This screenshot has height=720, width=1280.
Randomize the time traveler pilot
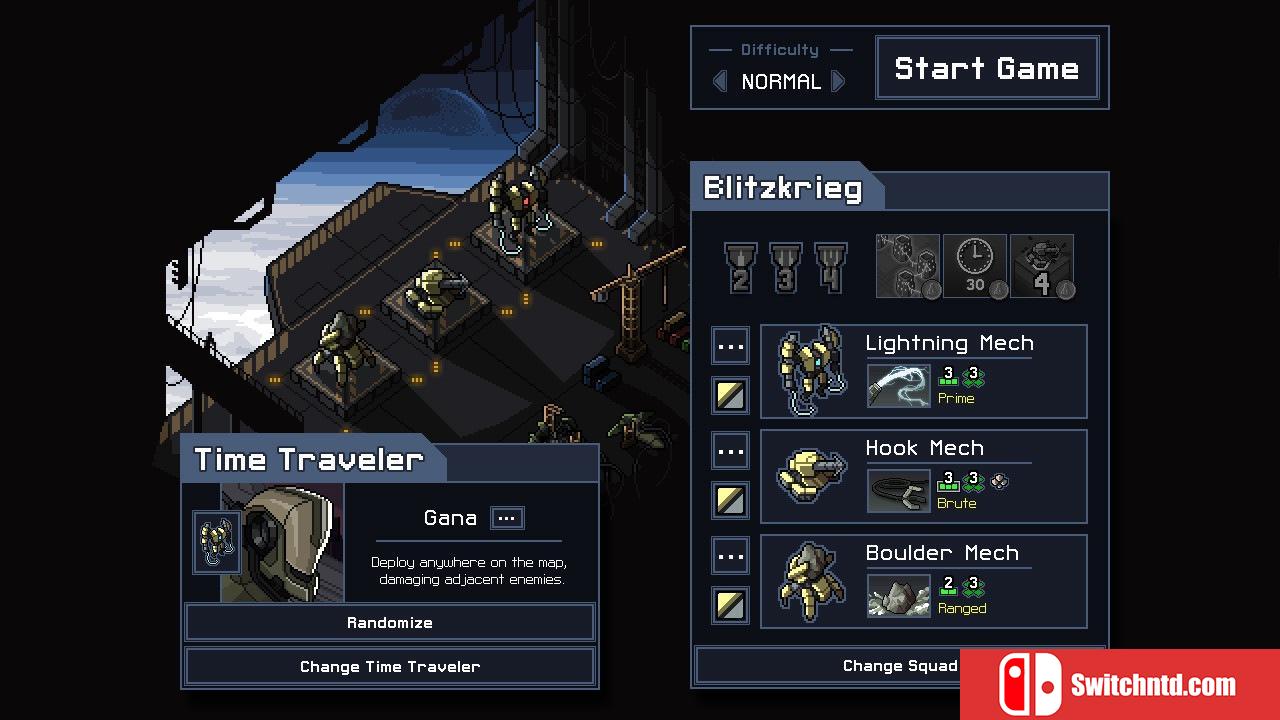pyautogui.click(x=390, y=622)
